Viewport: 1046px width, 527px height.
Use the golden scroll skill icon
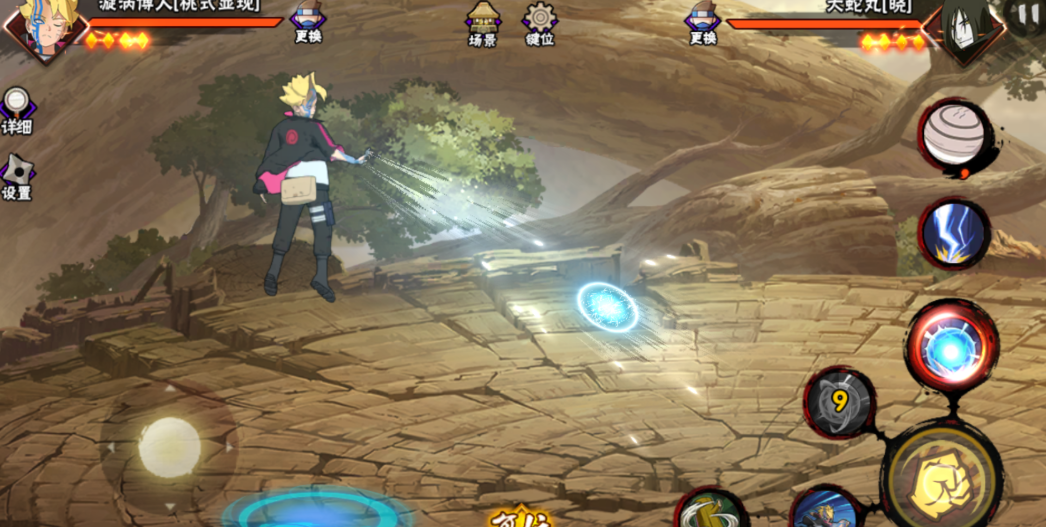coord(710,510)
